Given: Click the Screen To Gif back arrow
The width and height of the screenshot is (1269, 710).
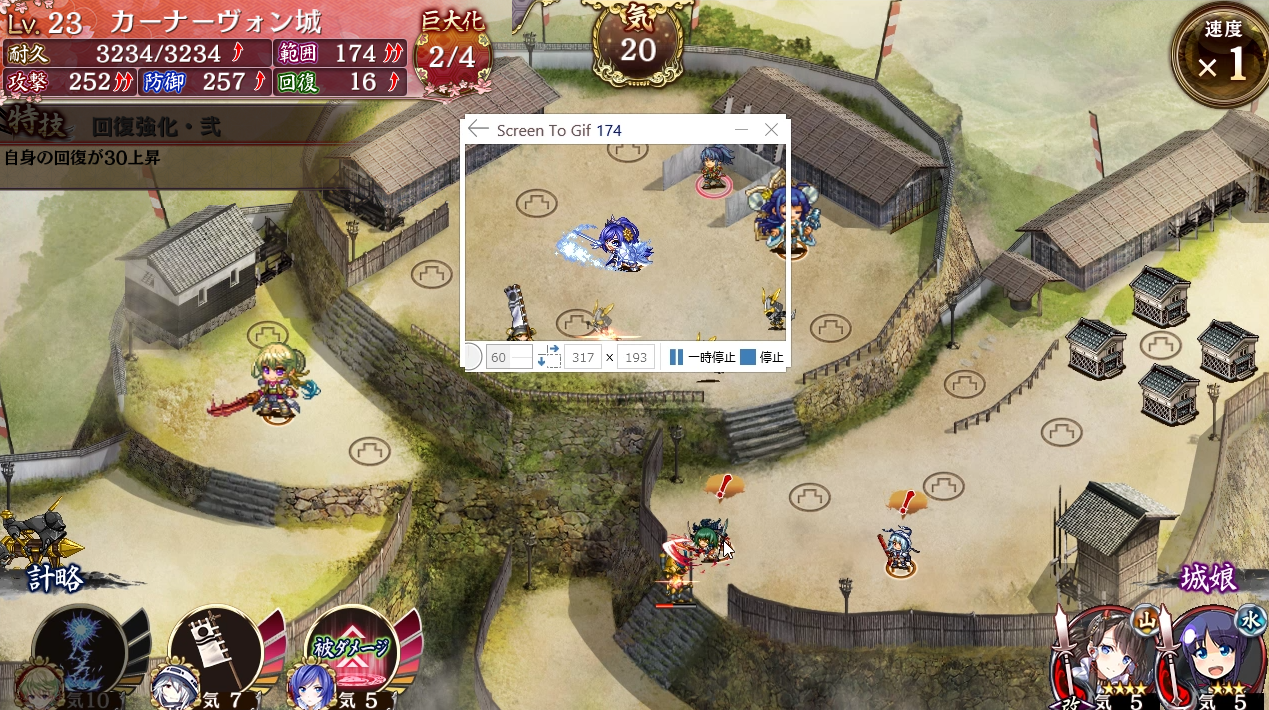Looking at the screenshot, I should point(478,130).
